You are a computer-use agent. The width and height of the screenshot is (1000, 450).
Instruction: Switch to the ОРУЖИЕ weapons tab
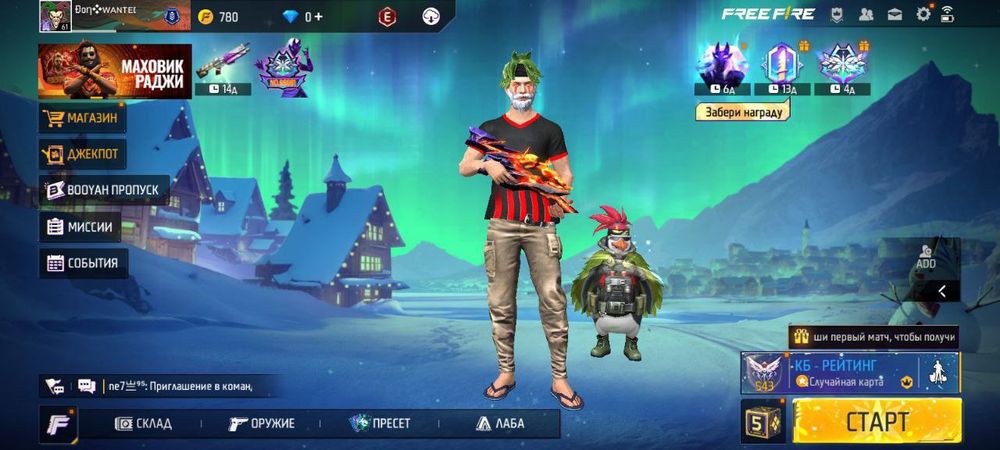click(260, 423)
